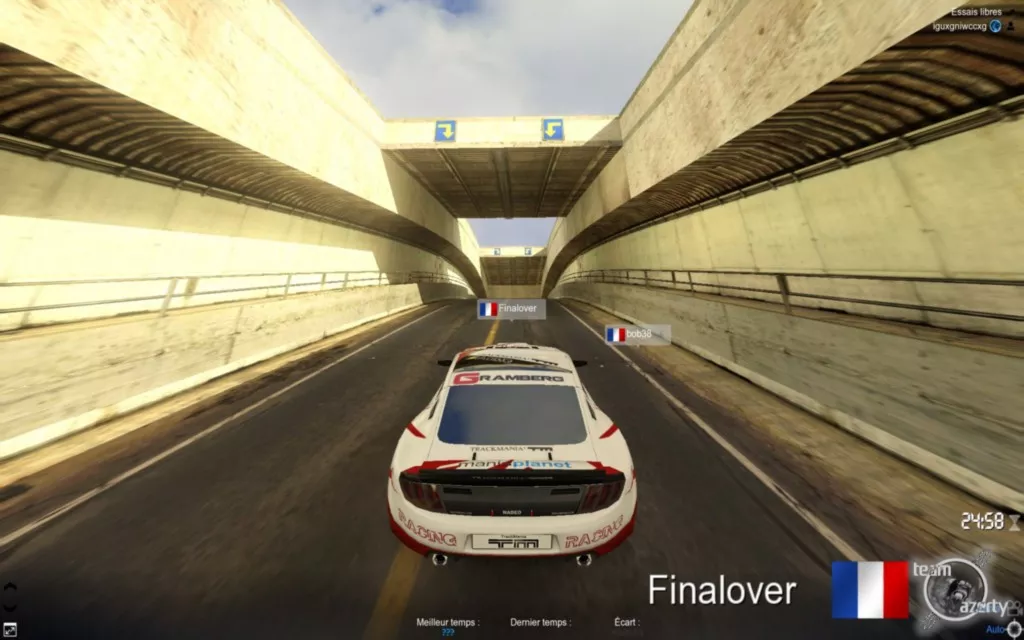
Task: Open the player silhouette icon in the top corner
Action: 1011,27
